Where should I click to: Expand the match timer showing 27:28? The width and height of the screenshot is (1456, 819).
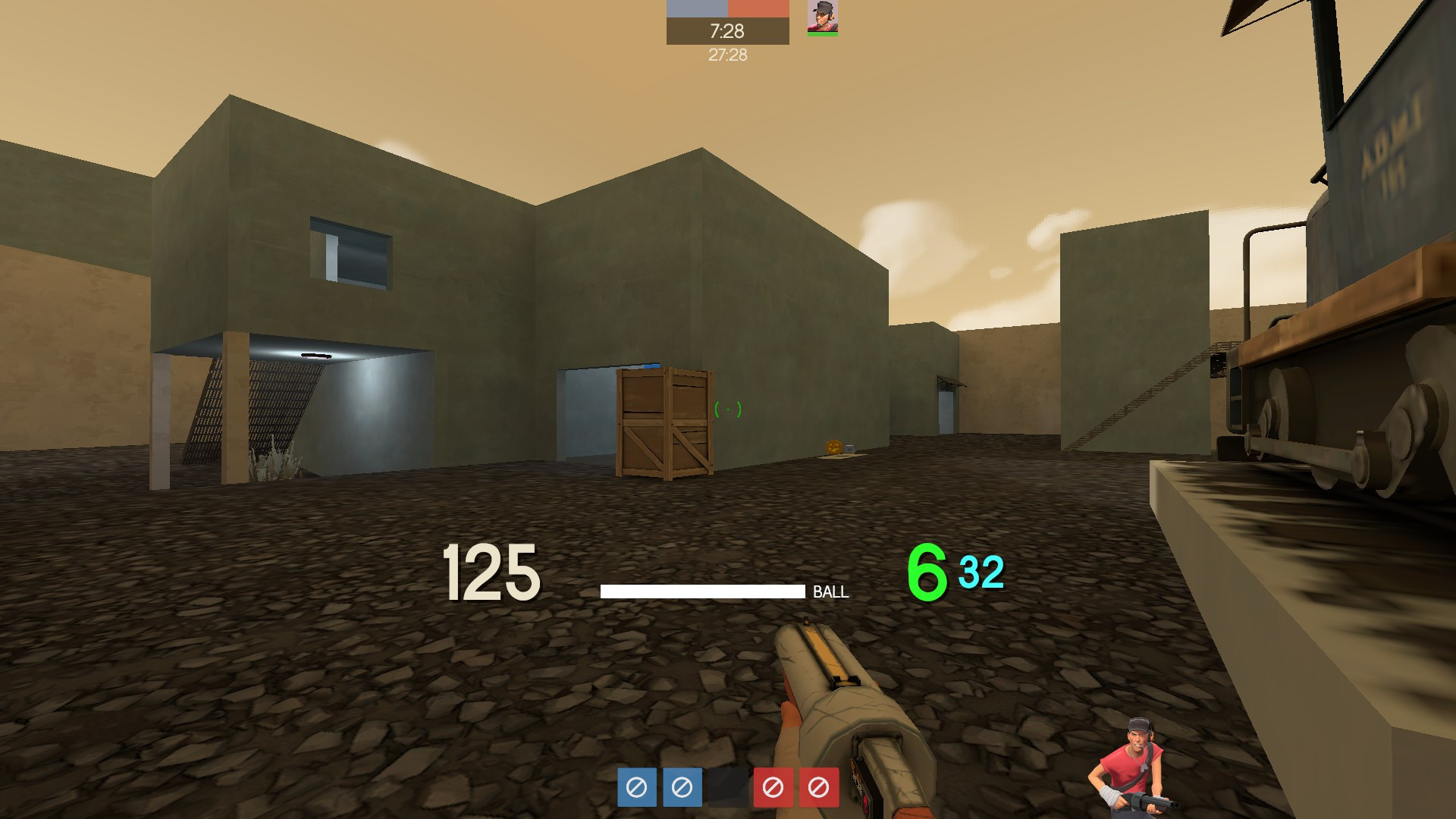pyautogui.click(x=727, y=54)
